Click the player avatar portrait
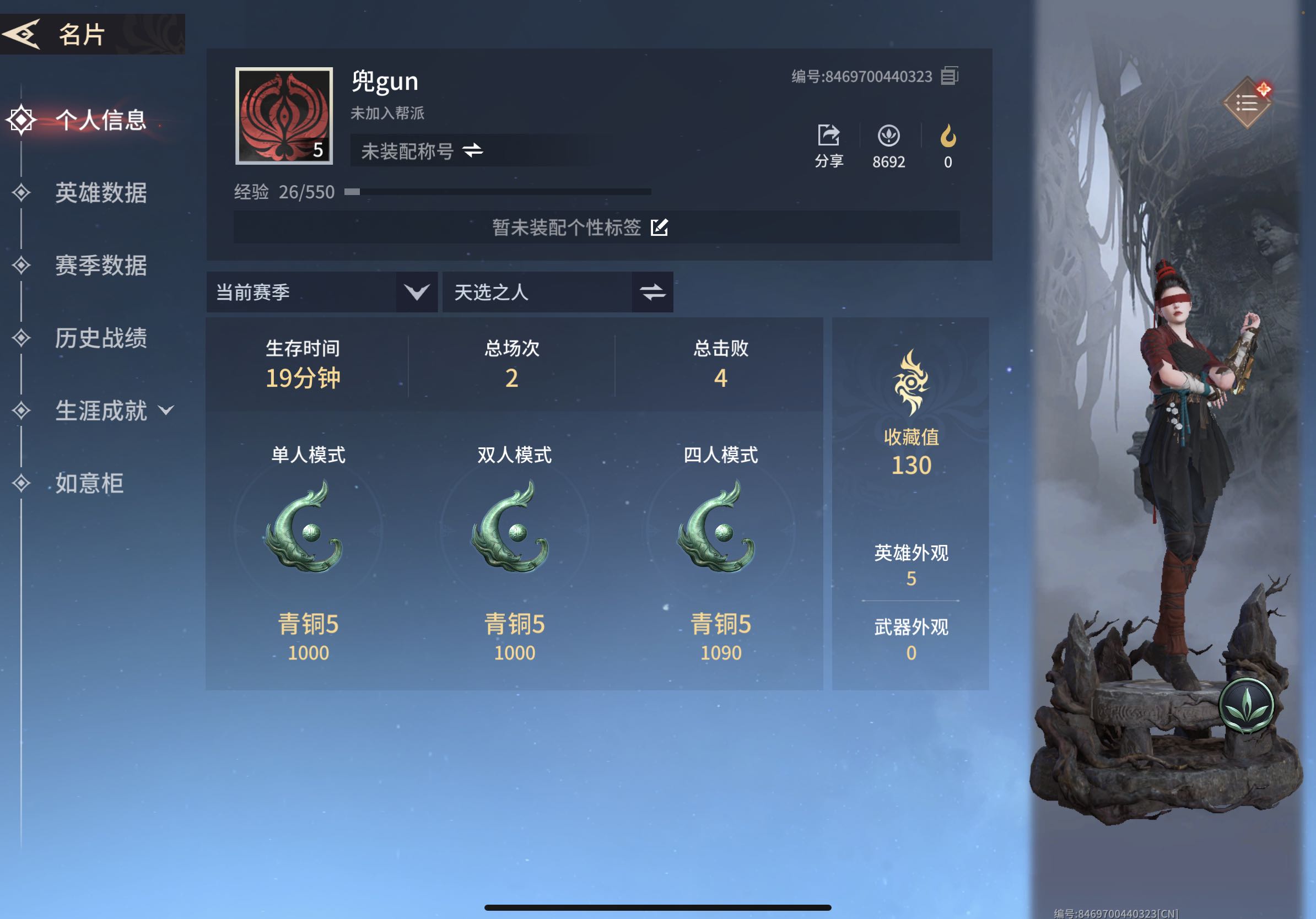Viewport: 1316px width, 919px height. tap(284, 116)
